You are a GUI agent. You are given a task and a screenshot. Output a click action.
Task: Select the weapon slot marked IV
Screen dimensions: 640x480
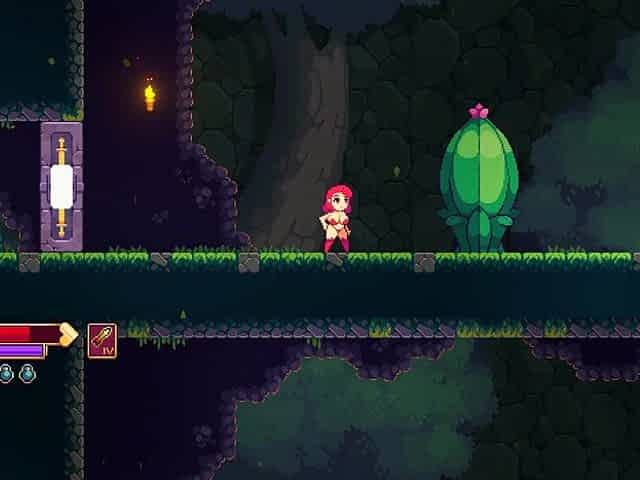(102, 340)
